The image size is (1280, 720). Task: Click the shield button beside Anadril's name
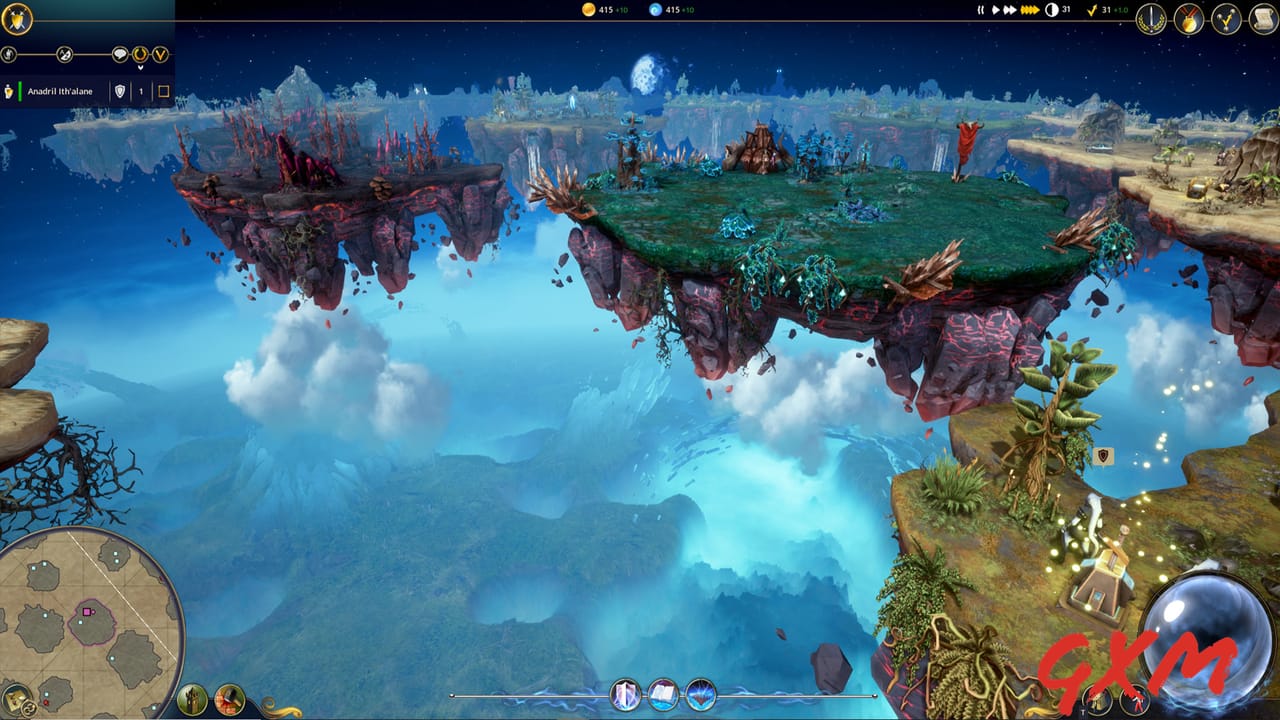(x=120, y=91)
